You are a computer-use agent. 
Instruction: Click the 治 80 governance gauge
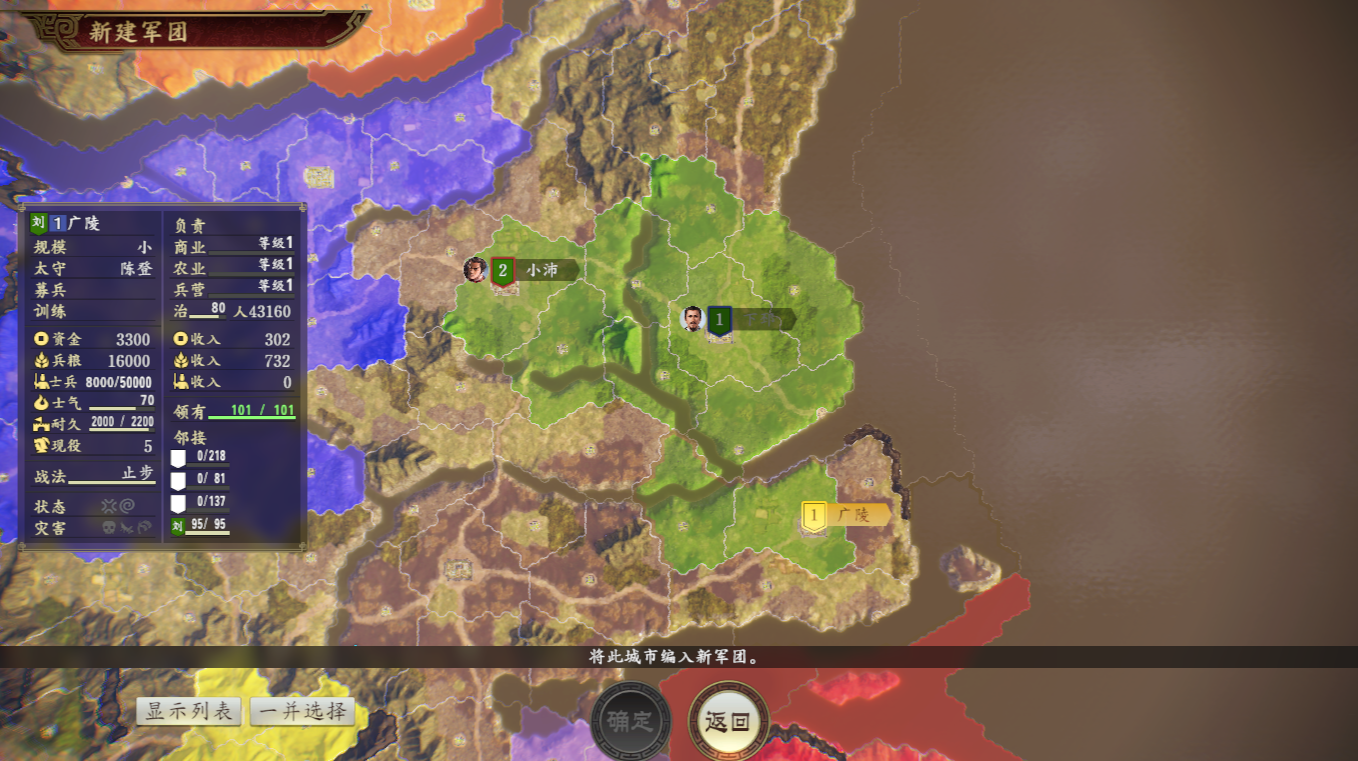click(x=205, y=311)
